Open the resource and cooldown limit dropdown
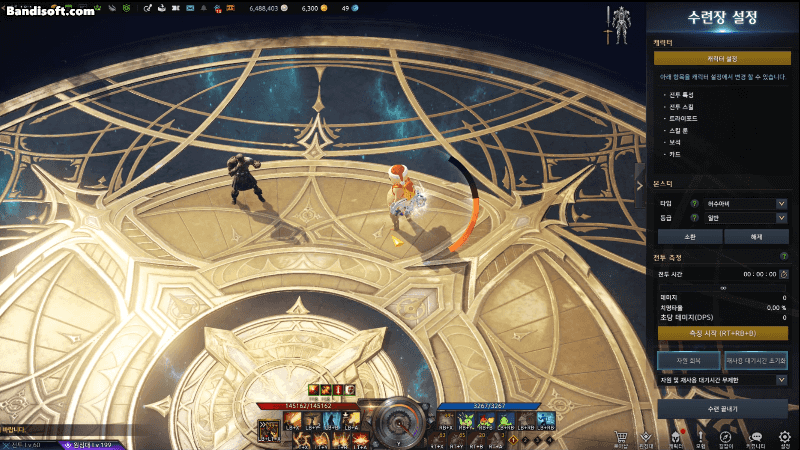 [x=722, y=380]
